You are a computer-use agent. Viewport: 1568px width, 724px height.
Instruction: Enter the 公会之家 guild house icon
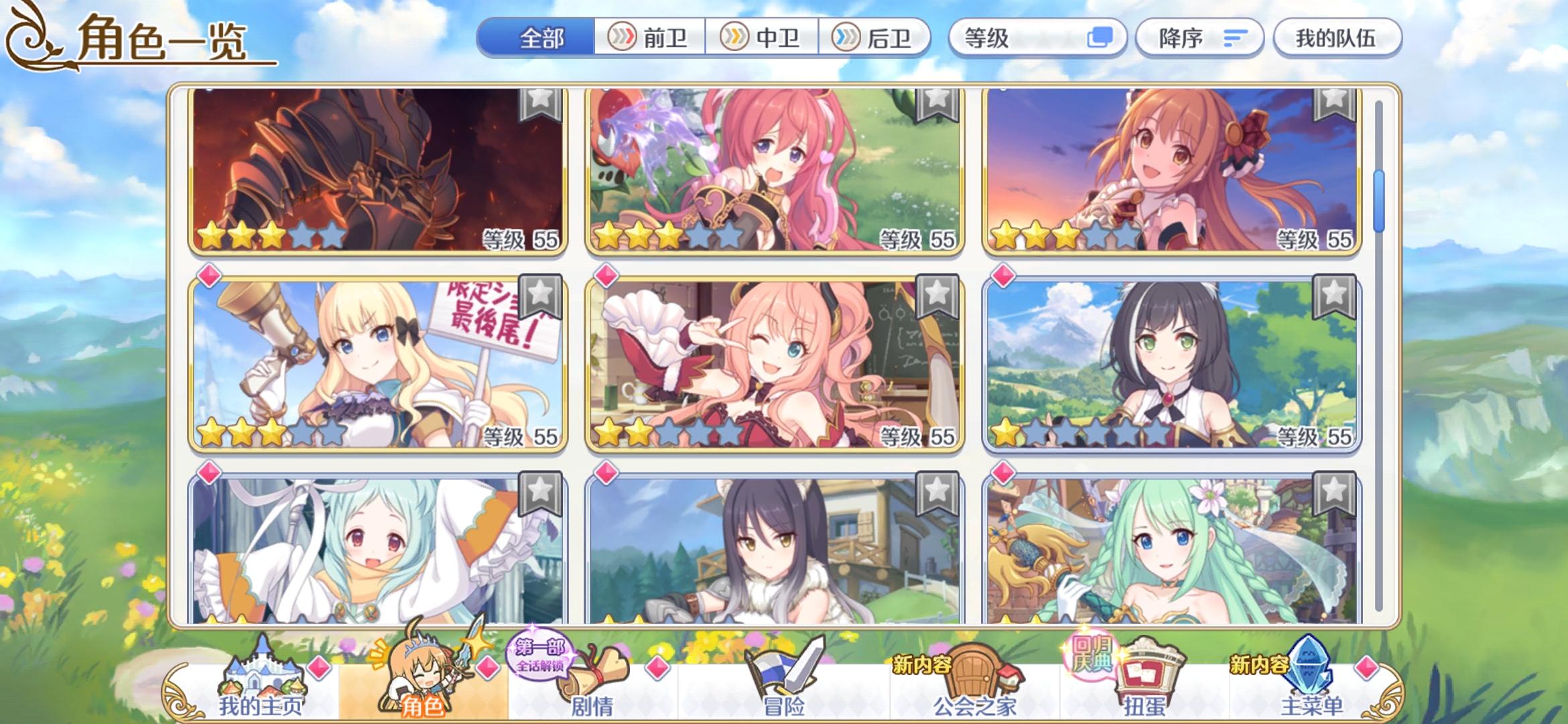[982, 674]
